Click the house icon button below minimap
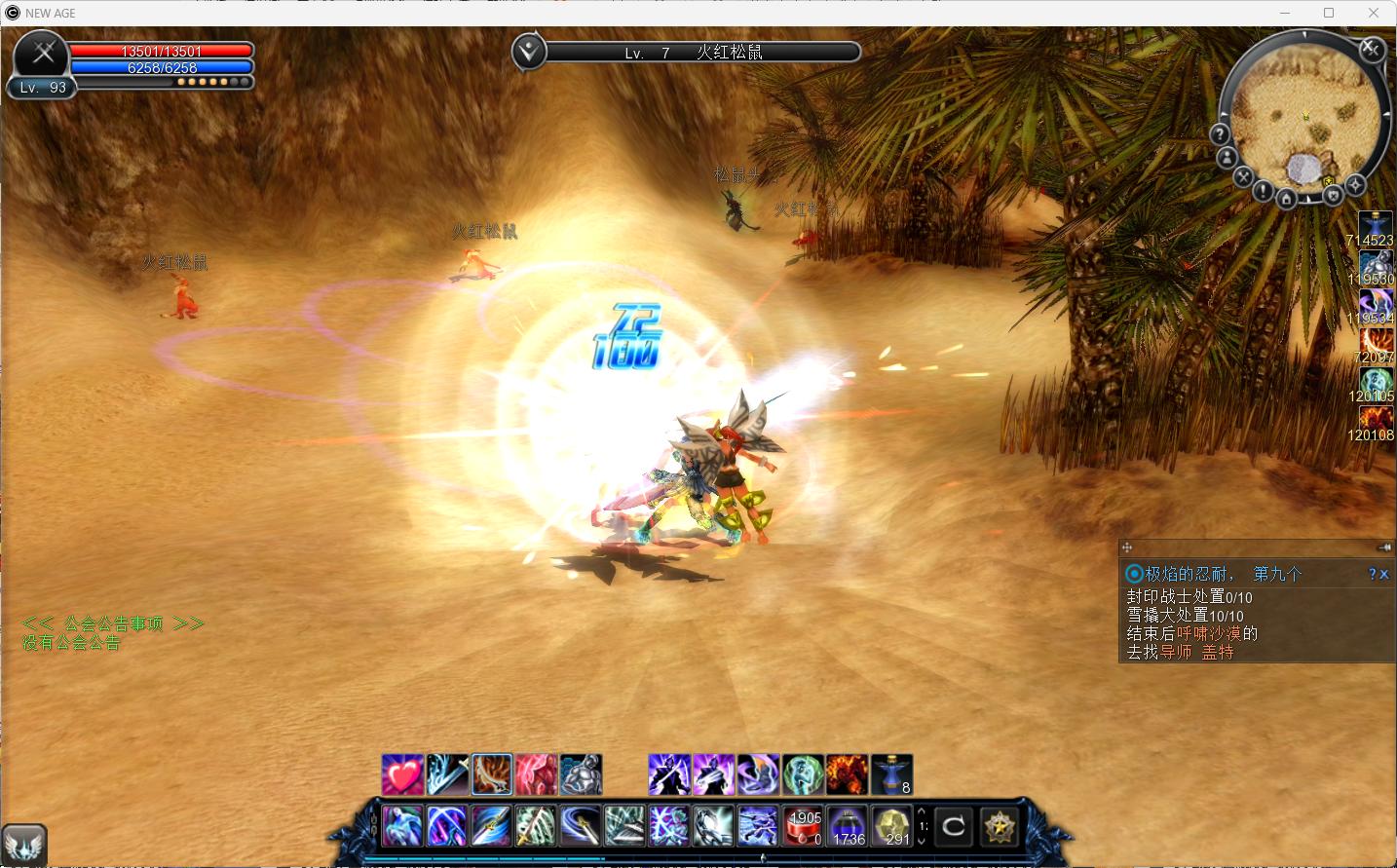The height and width of the screenshot is (868, 1397). 1286,200
